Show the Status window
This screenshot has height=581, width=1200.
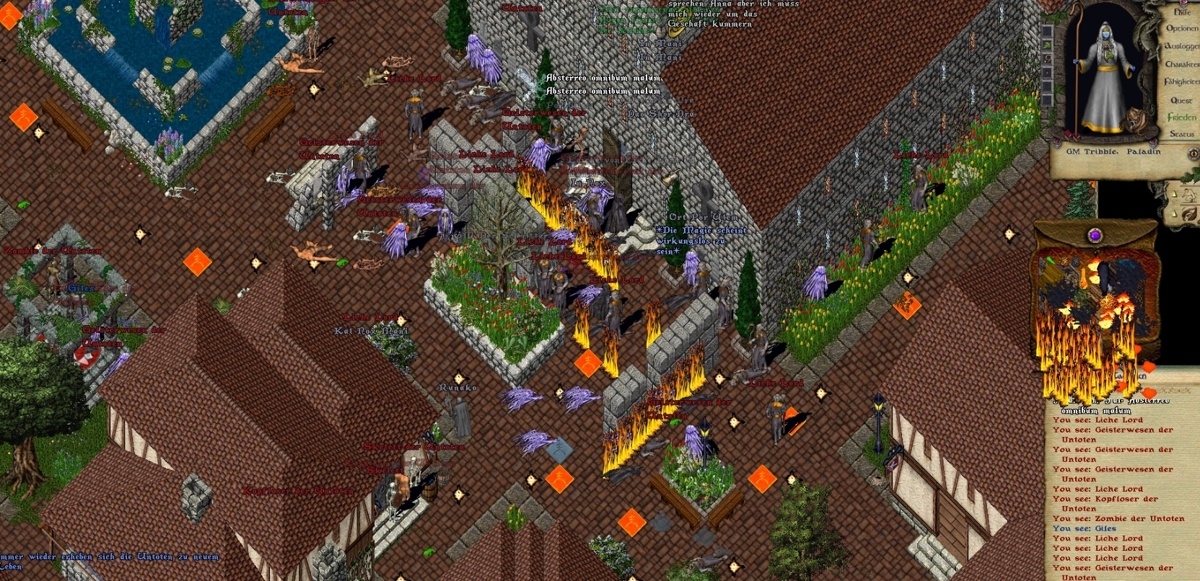(1181, 133)
